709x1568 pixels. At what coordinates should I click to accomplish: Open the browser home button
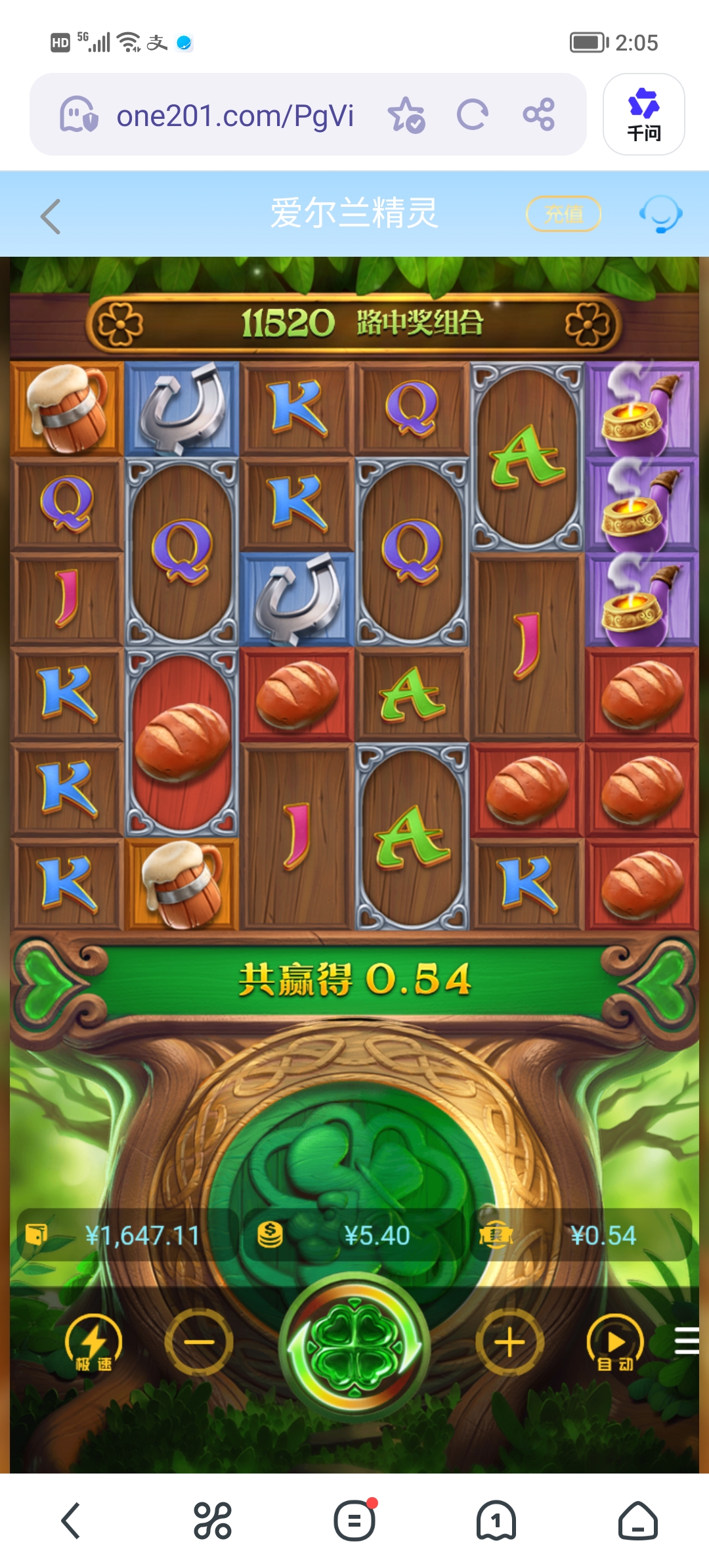coord(637,1520)
